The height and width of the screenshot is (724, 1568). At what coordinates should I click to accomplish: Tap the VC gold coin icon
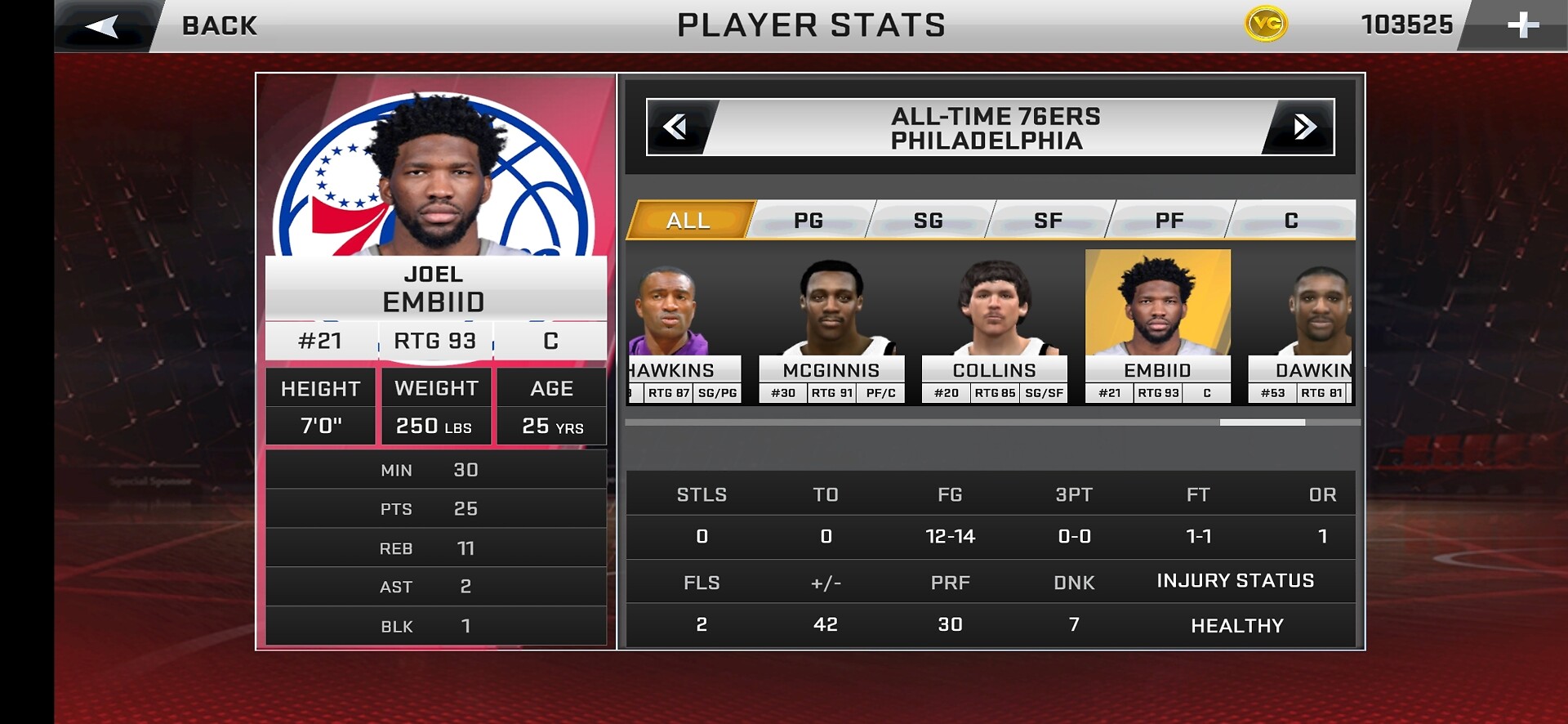point(1266,25)
